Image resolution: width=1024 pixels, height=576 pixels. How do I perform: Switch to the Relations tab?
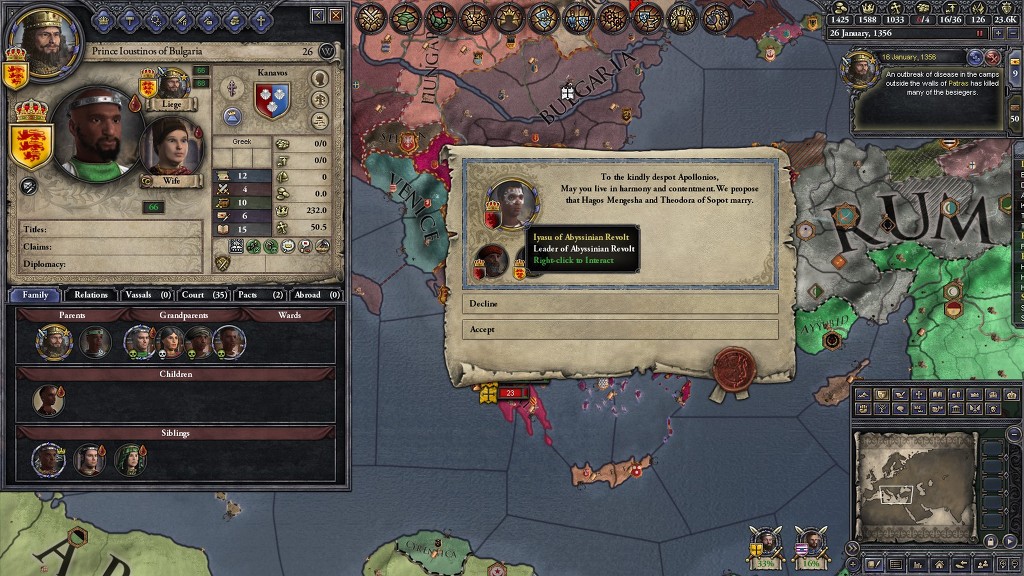pos(91,295)
